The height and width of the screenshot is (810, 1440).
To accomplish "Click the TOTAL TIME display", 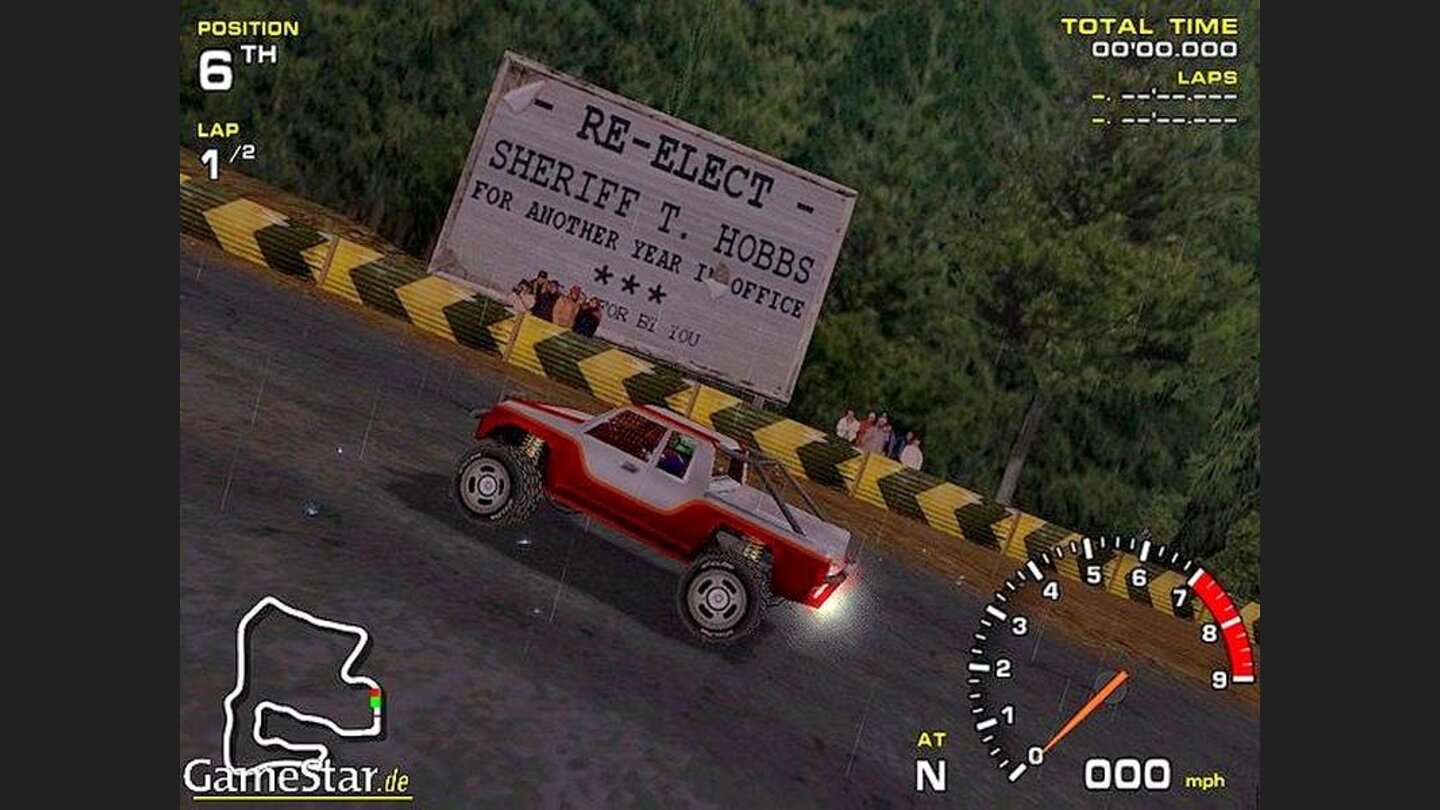I will pos(1157,35).
